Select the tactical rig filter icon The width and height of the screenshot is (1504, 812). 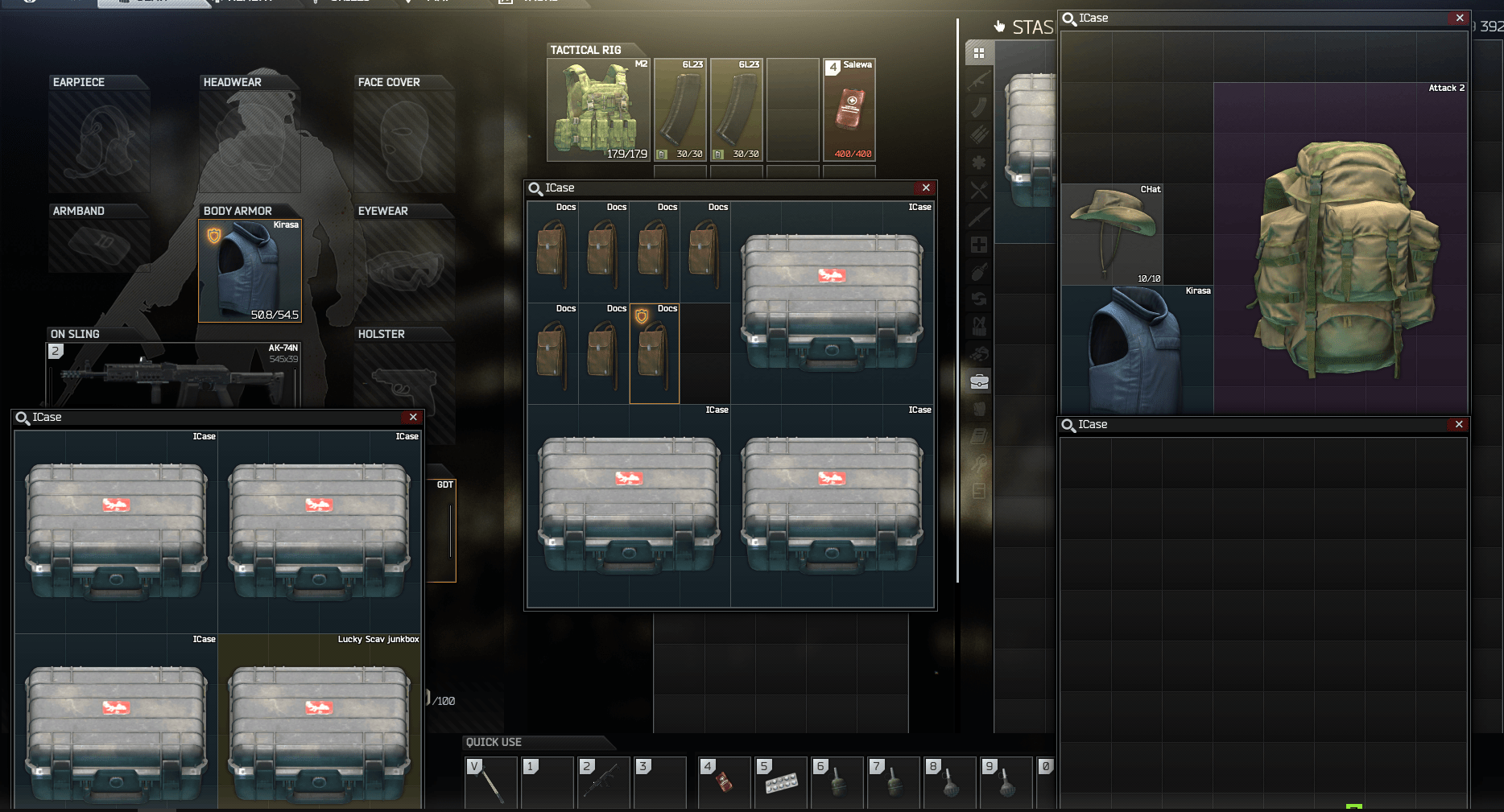[x=979, y=325]
